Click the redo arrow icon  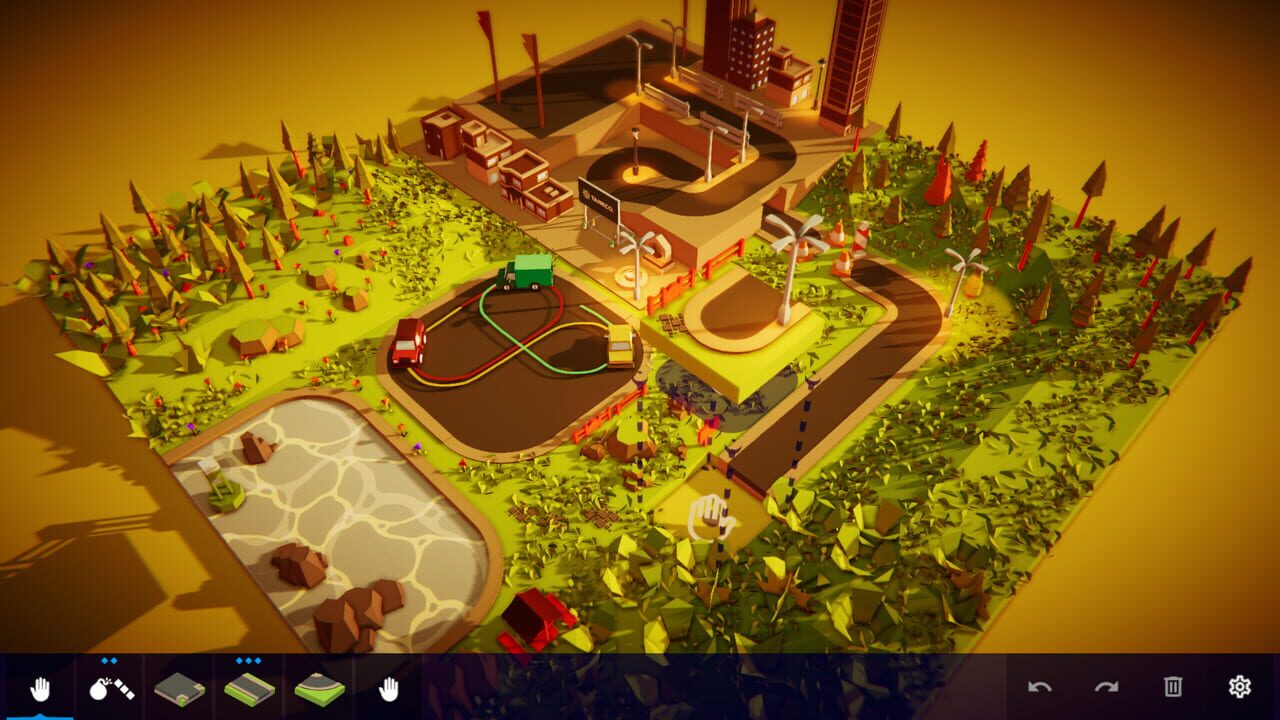(x=1106, y=687)
